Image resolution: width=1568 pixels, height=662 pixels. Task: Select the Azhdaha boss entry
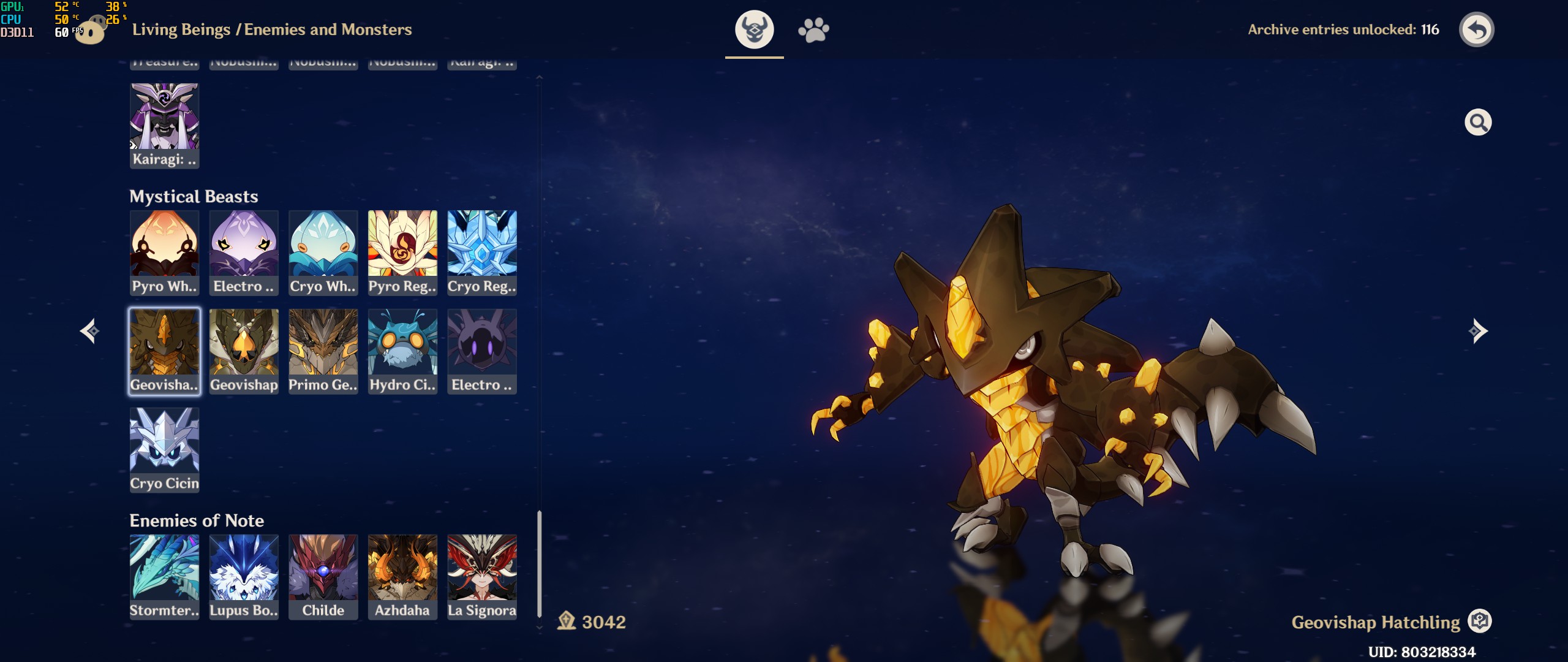coord(402,576)
